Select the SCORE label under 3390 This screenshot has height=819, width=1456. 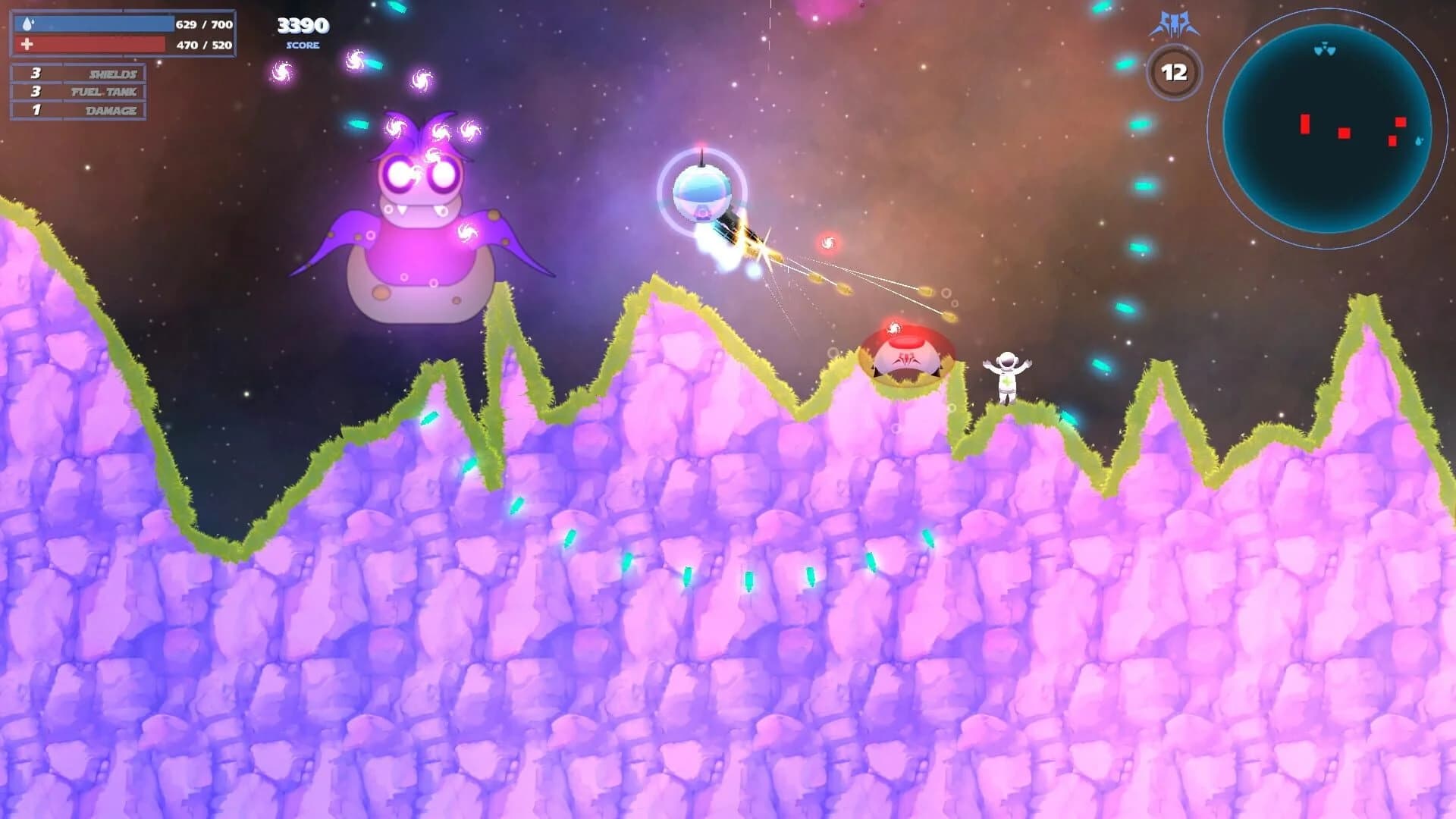pos(302,46)
